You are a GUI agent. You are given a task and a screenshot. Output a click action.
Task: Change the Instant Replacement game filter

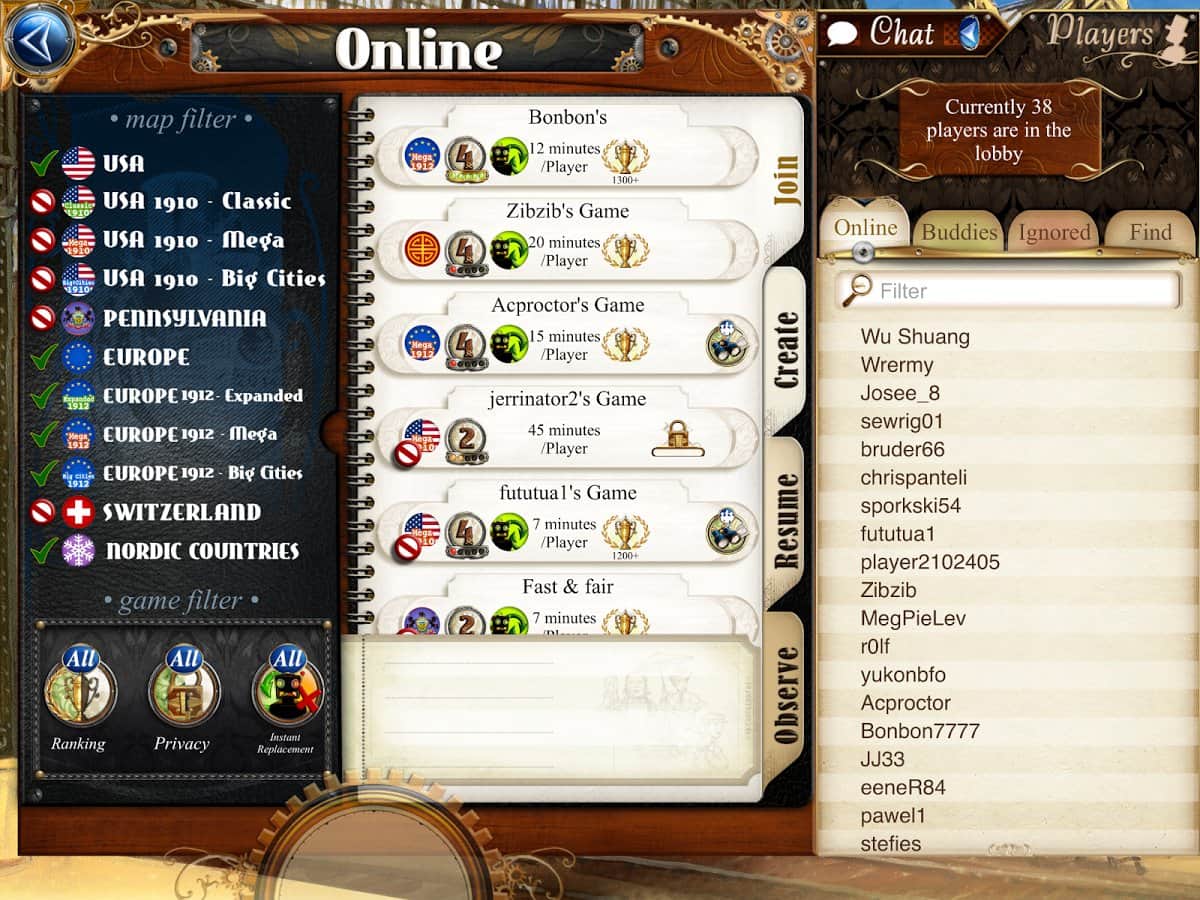(x=287, y=690)
